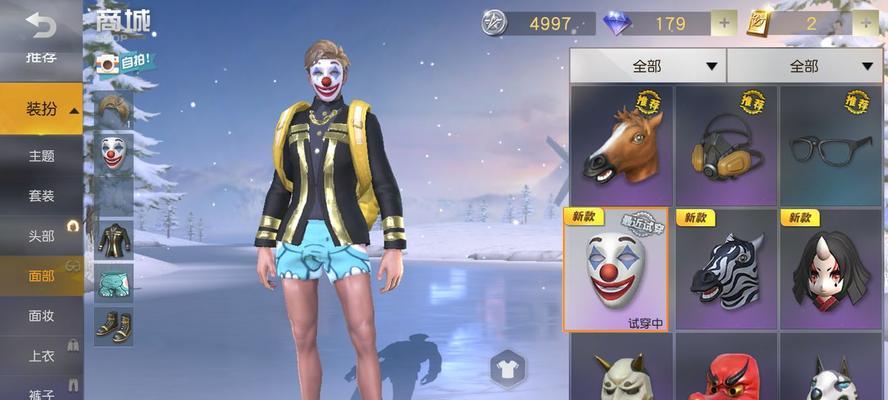The width and height of the screenshot is (888, 400).
Task: Select the equipped black-gold jacket slot
Action: point(114,239)
